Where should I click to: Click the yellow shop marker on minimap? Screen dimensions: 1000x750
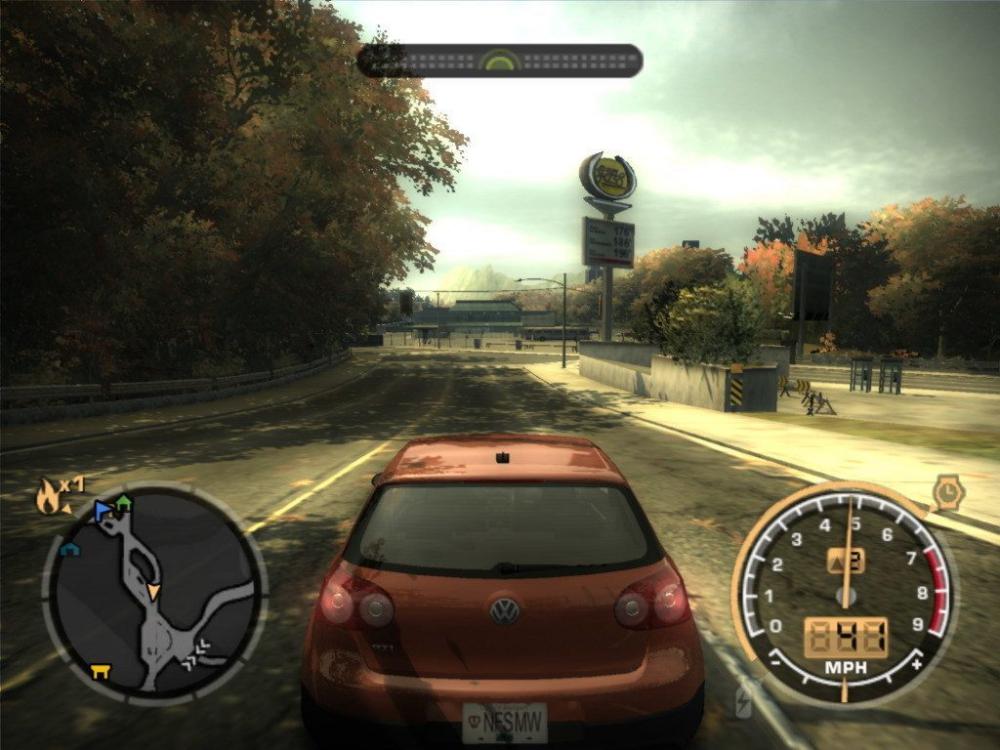[100, 671]
